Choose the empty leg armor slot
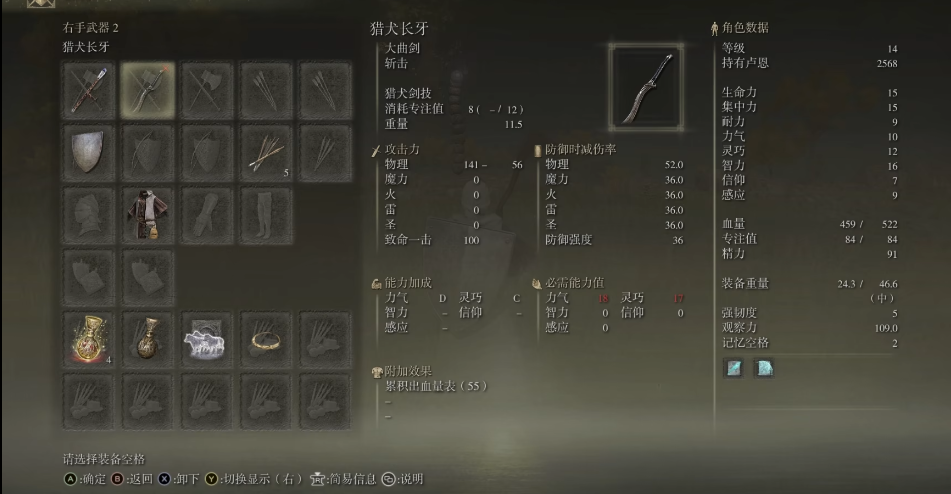The width and height of the screenshot is (951, 494). (266, 214)
